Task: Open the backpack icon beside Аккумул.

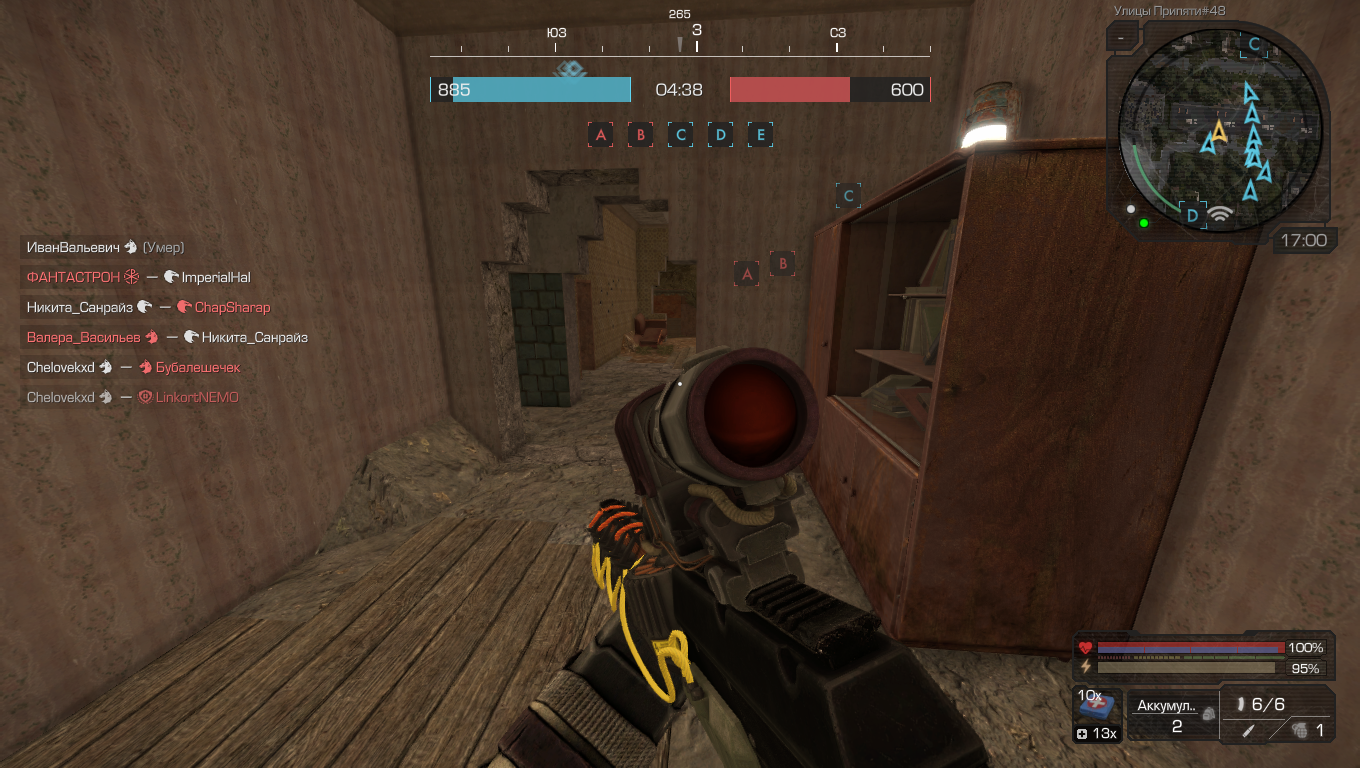Action: pyautogui.click(x=1208, y=714)
